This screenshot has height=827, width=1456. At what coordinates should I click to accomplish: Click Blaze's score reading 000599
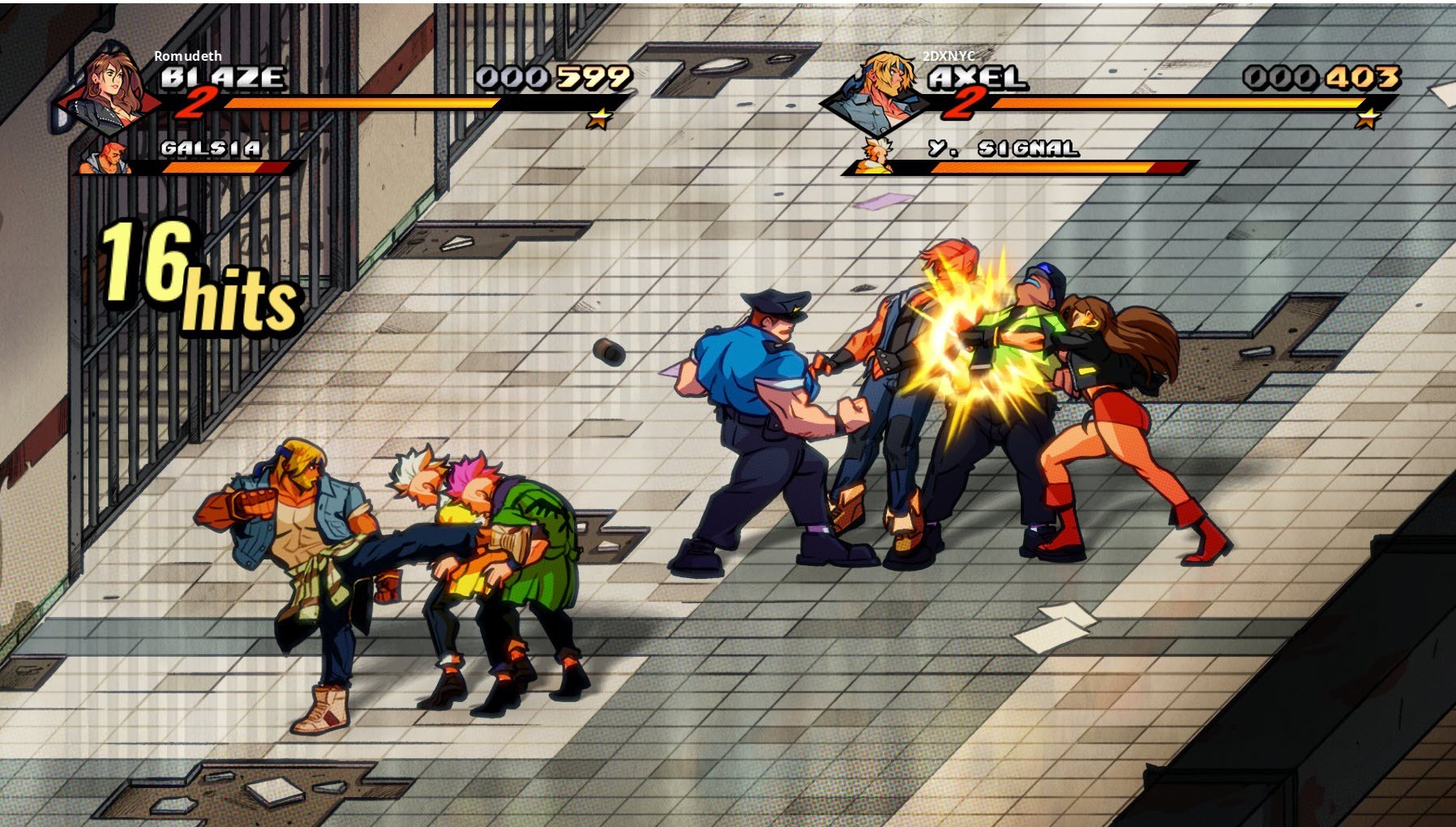553,77
